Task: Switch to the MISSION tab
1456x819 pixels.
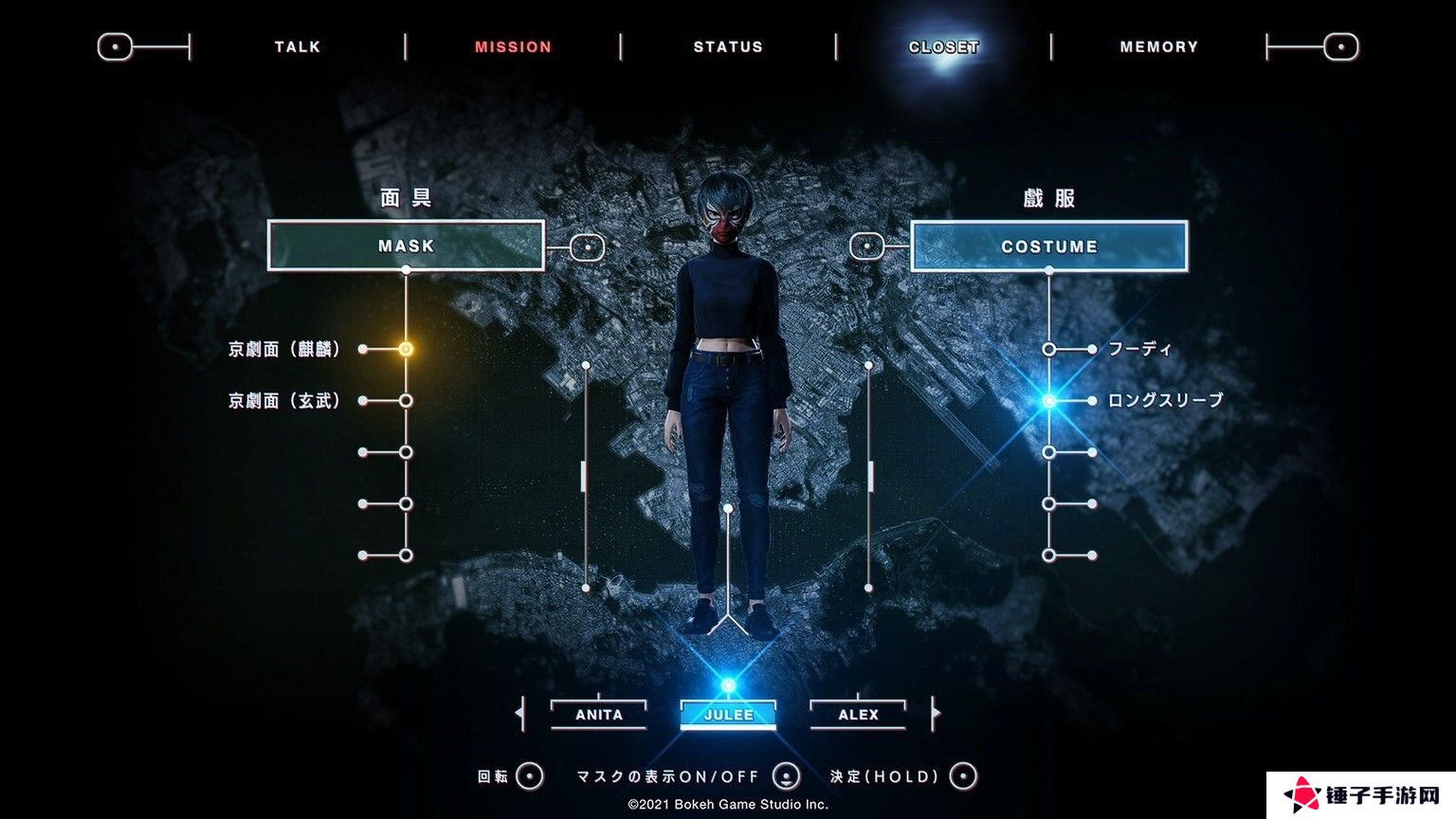Action: [513, 46]
